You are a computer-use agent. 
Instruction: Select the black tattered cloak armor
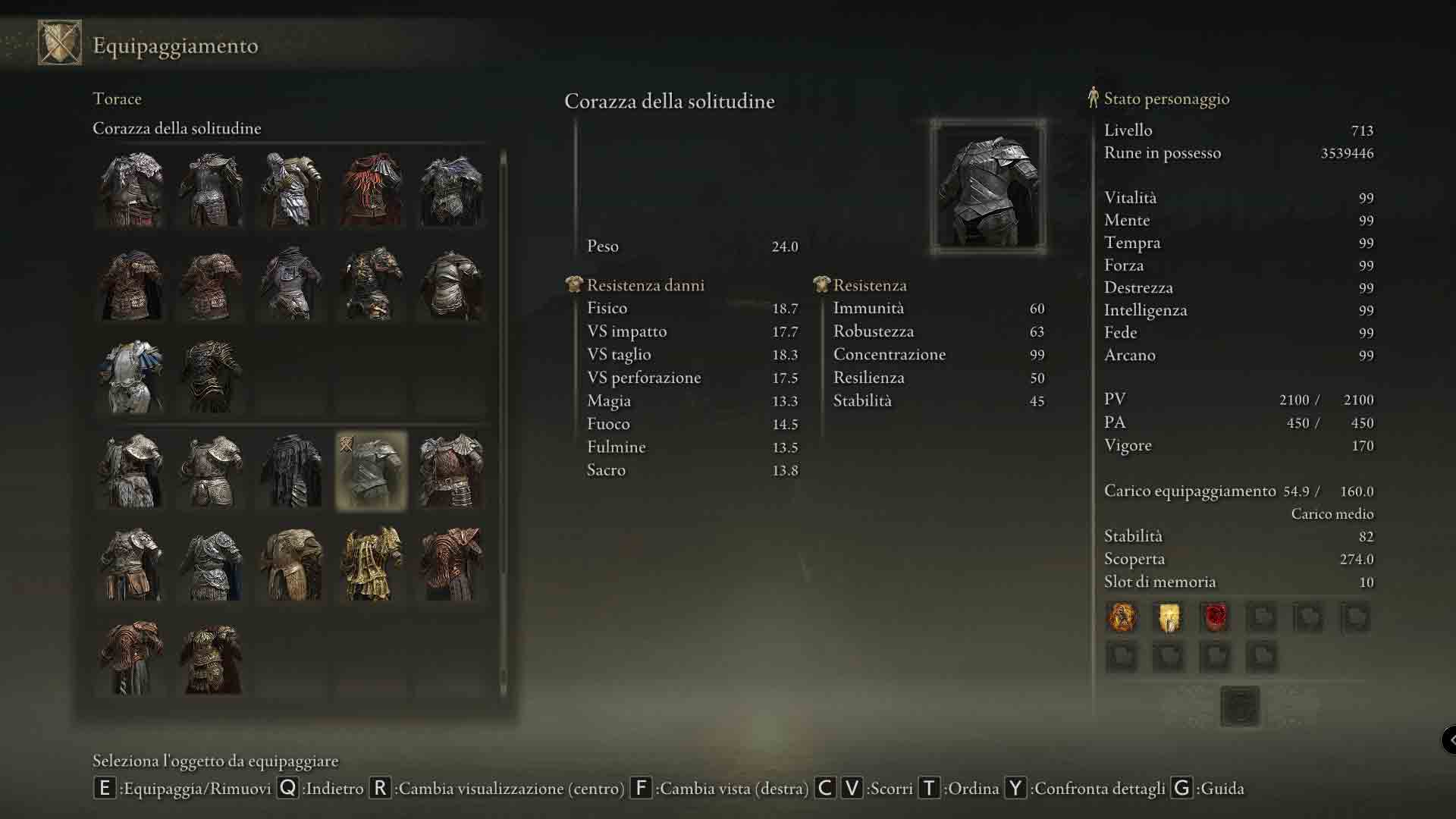291,471
